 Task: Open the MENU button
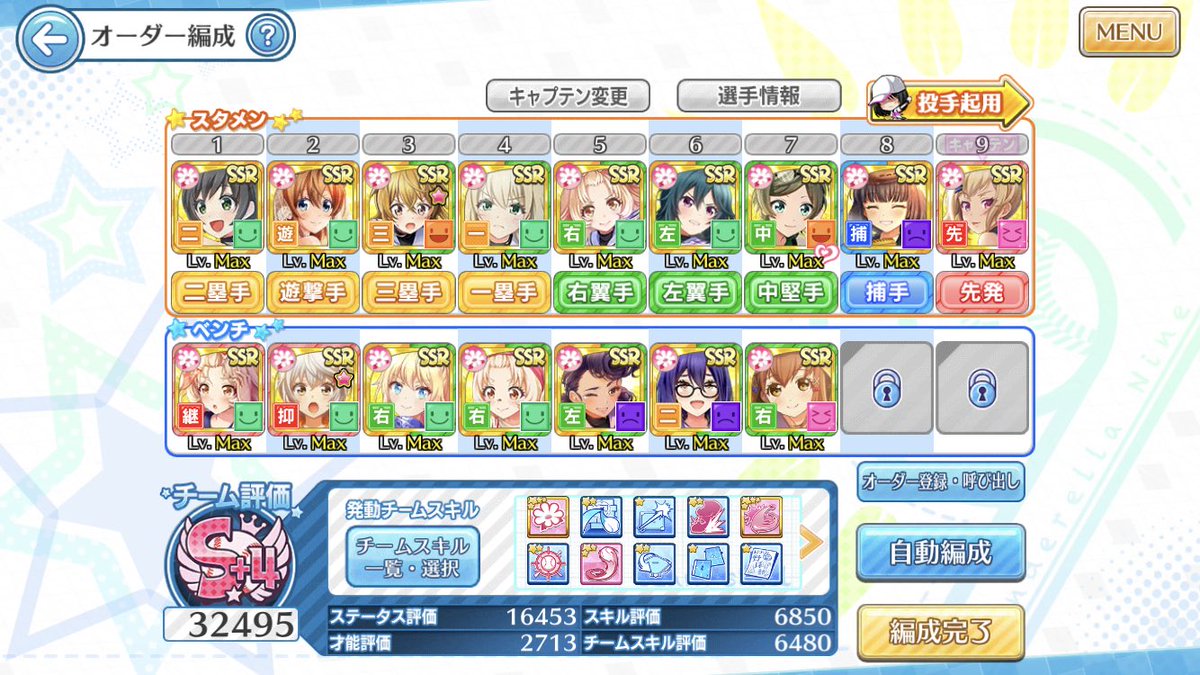tap(1129, 32)
